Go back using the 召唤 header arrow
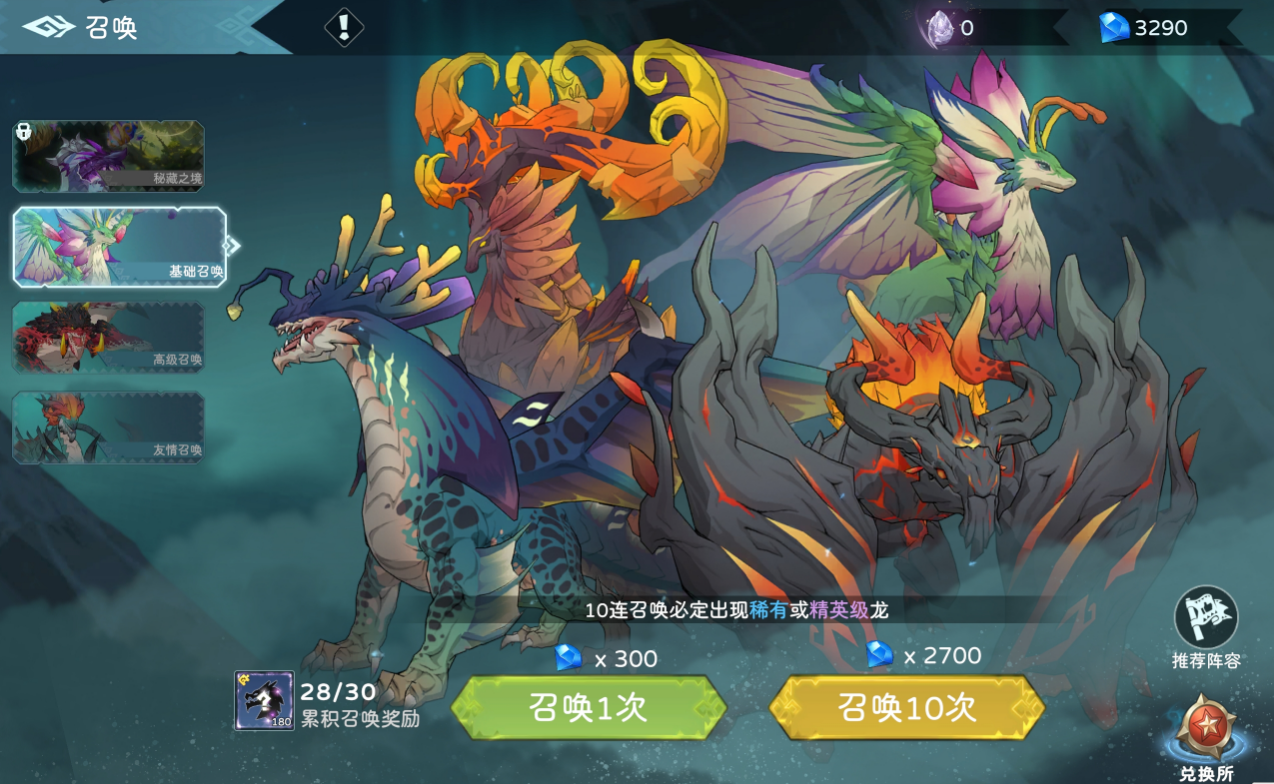Screen dimensions: 1274x784 (49, 27)
